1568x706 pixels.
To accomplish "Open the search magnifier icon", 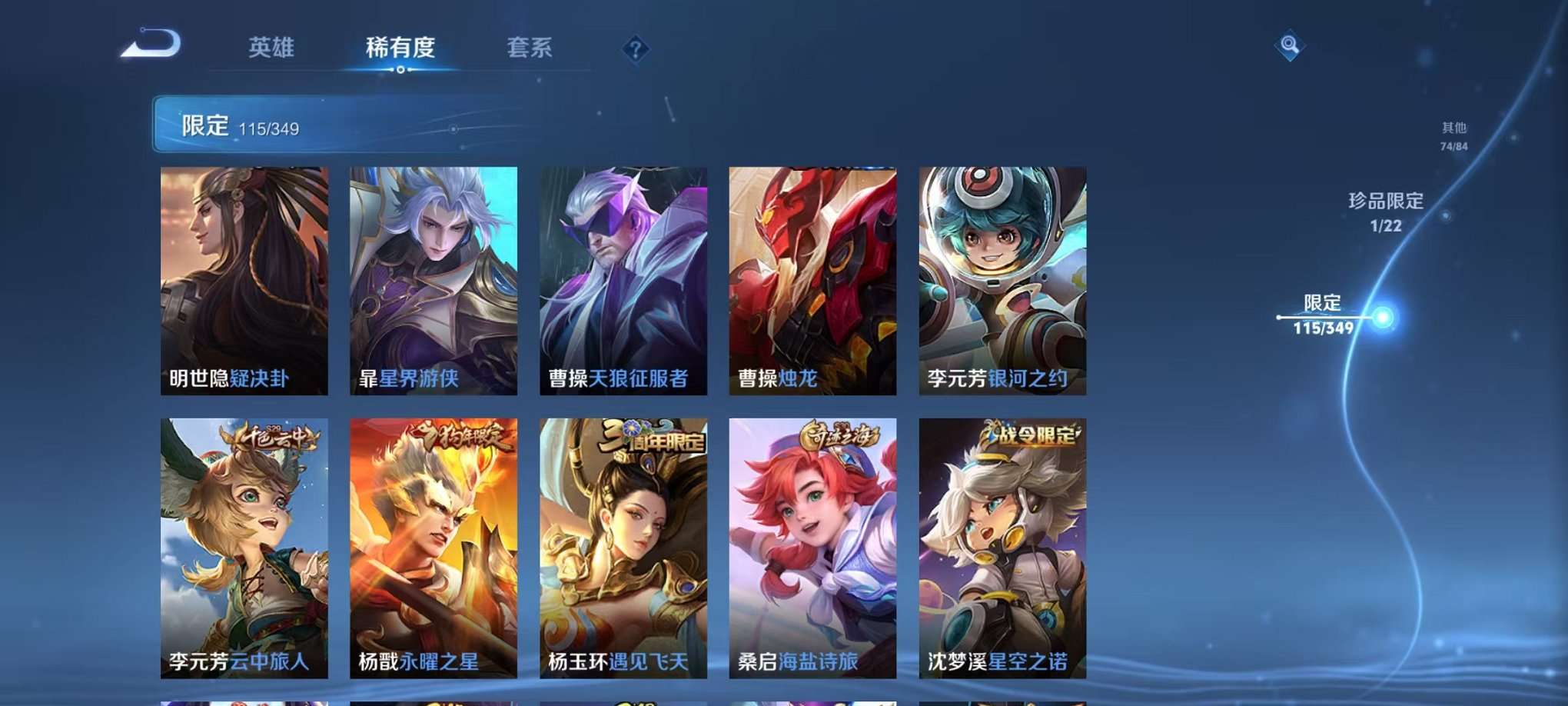I will pyautogui.click(x=1289, y=46).
